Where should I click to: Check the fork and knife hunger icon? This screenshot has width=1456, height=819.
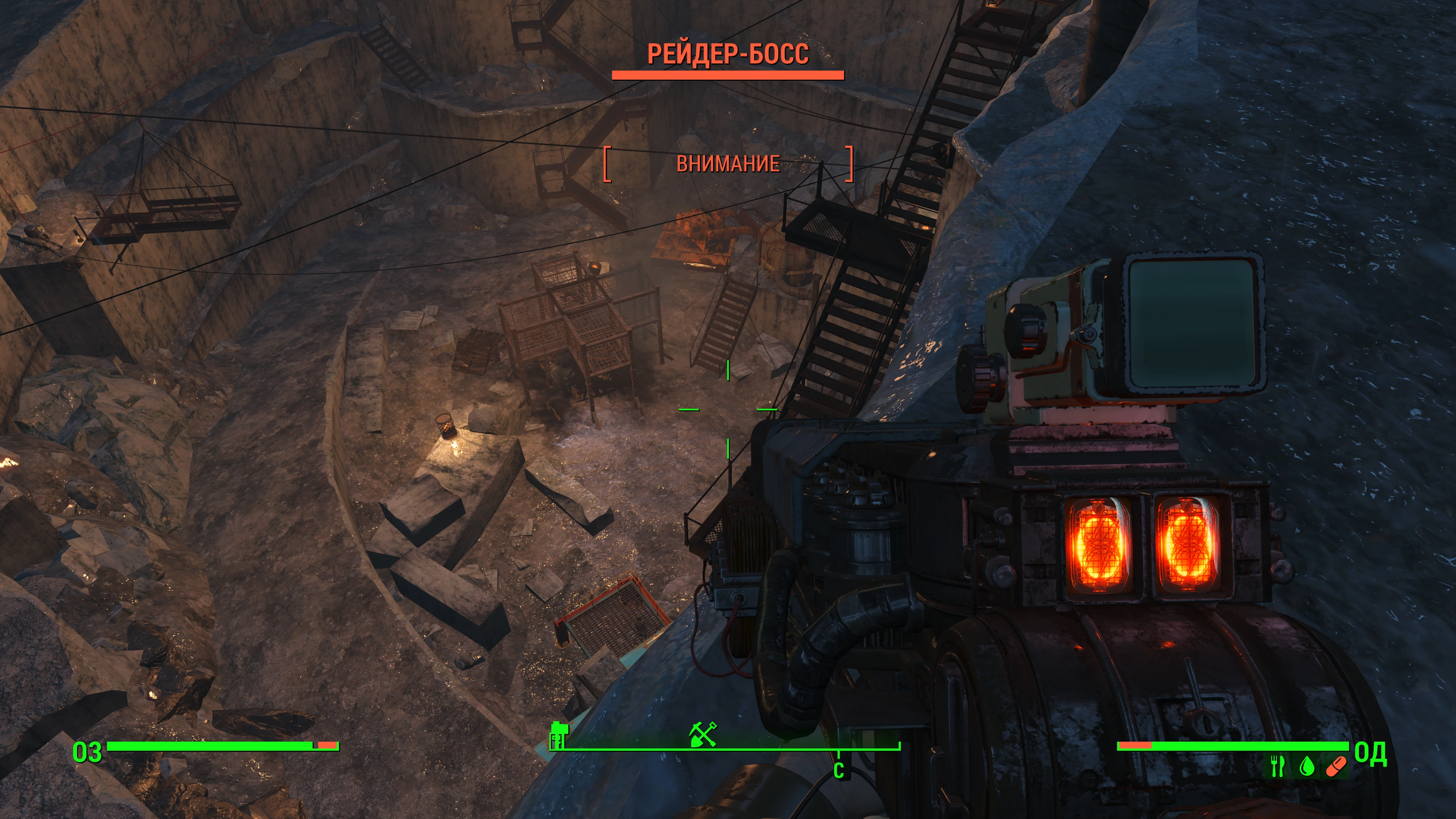pos(1277,766)
